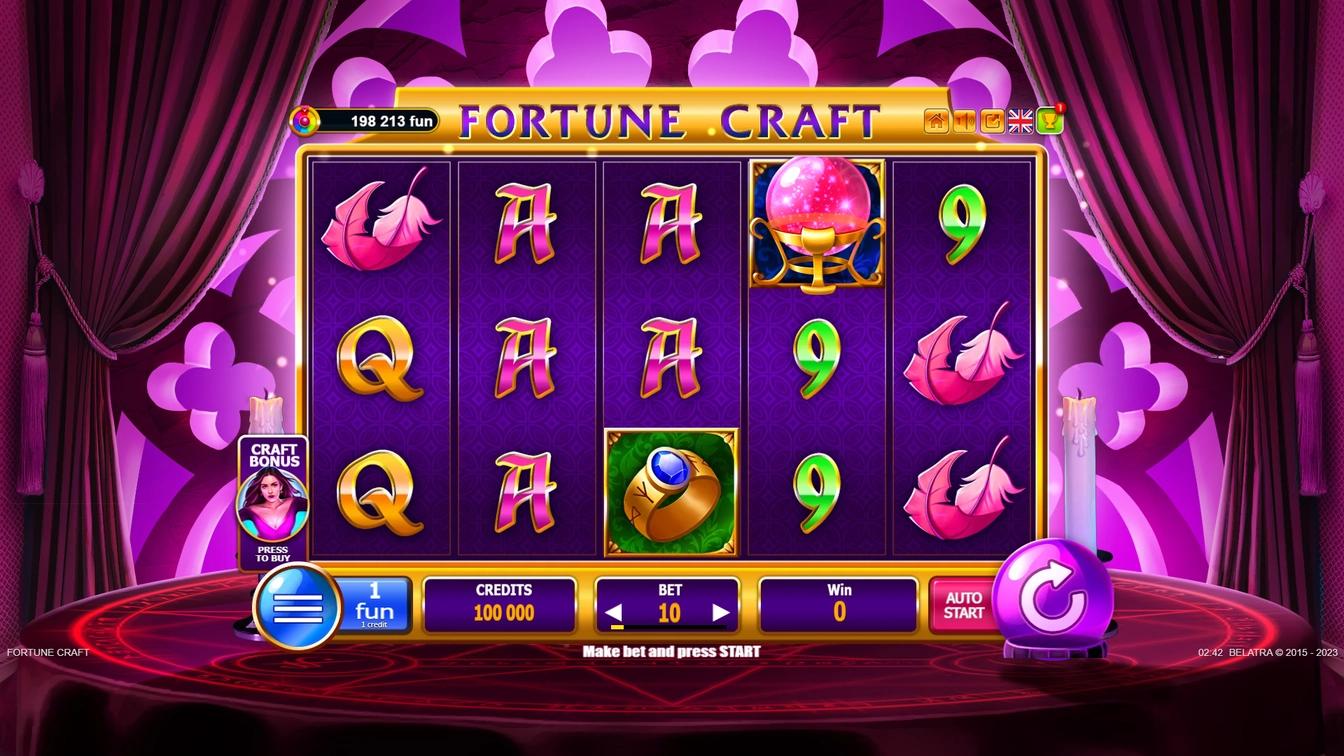Image resolution: width=1344 pixels, height=756 pixels.
Task: Open the achievements trophy icon with notification
Action: [1048, 120]
